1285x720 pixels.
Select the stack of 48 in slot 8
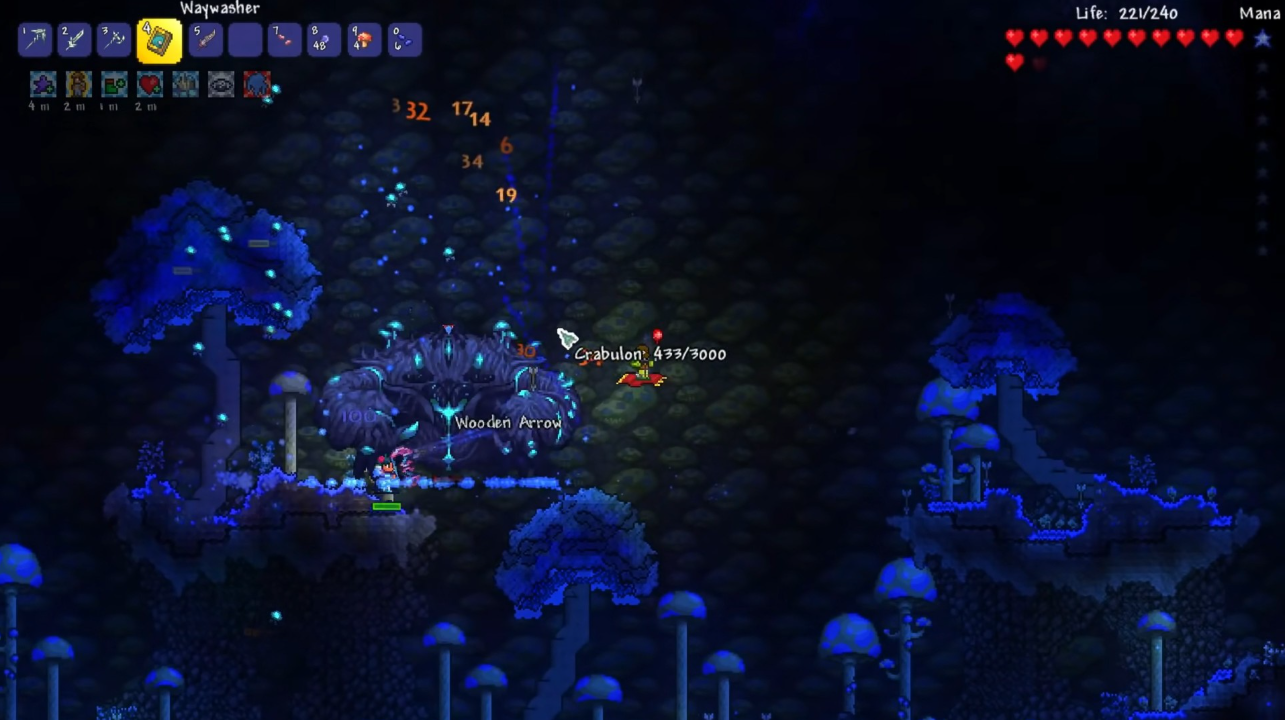click(x=324, y=40)
